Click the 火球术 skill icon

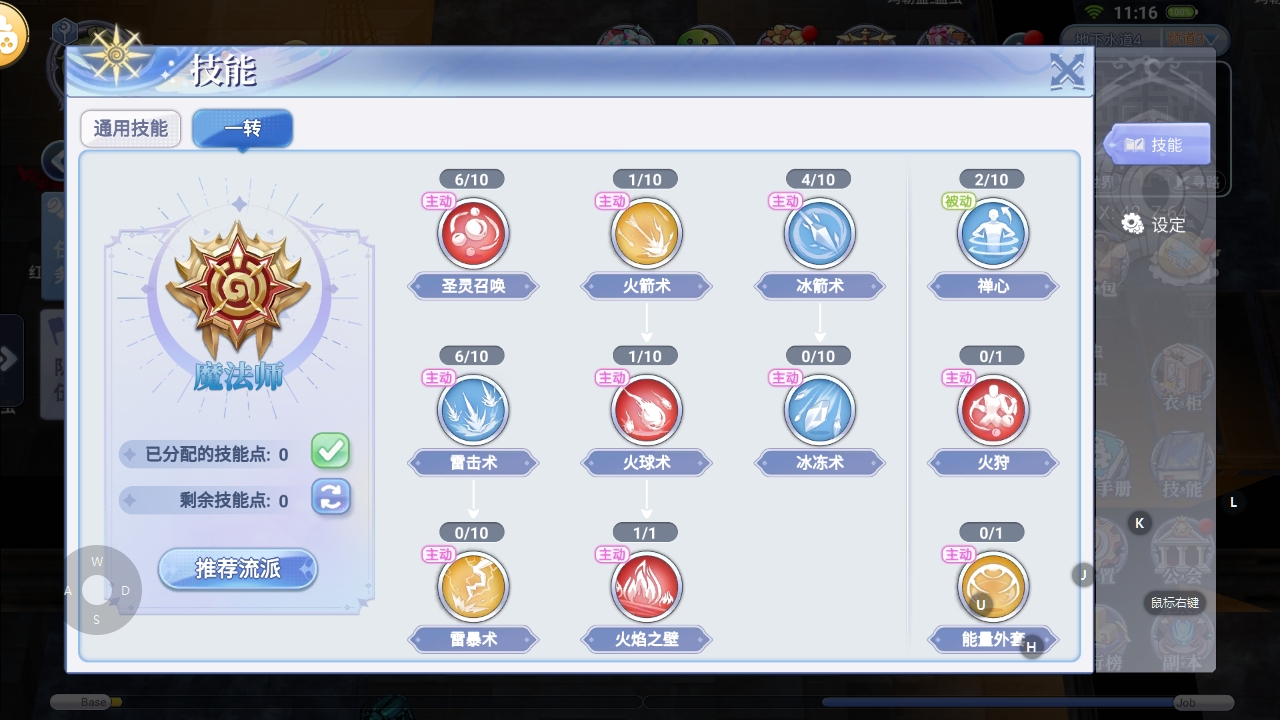(646, 409)
